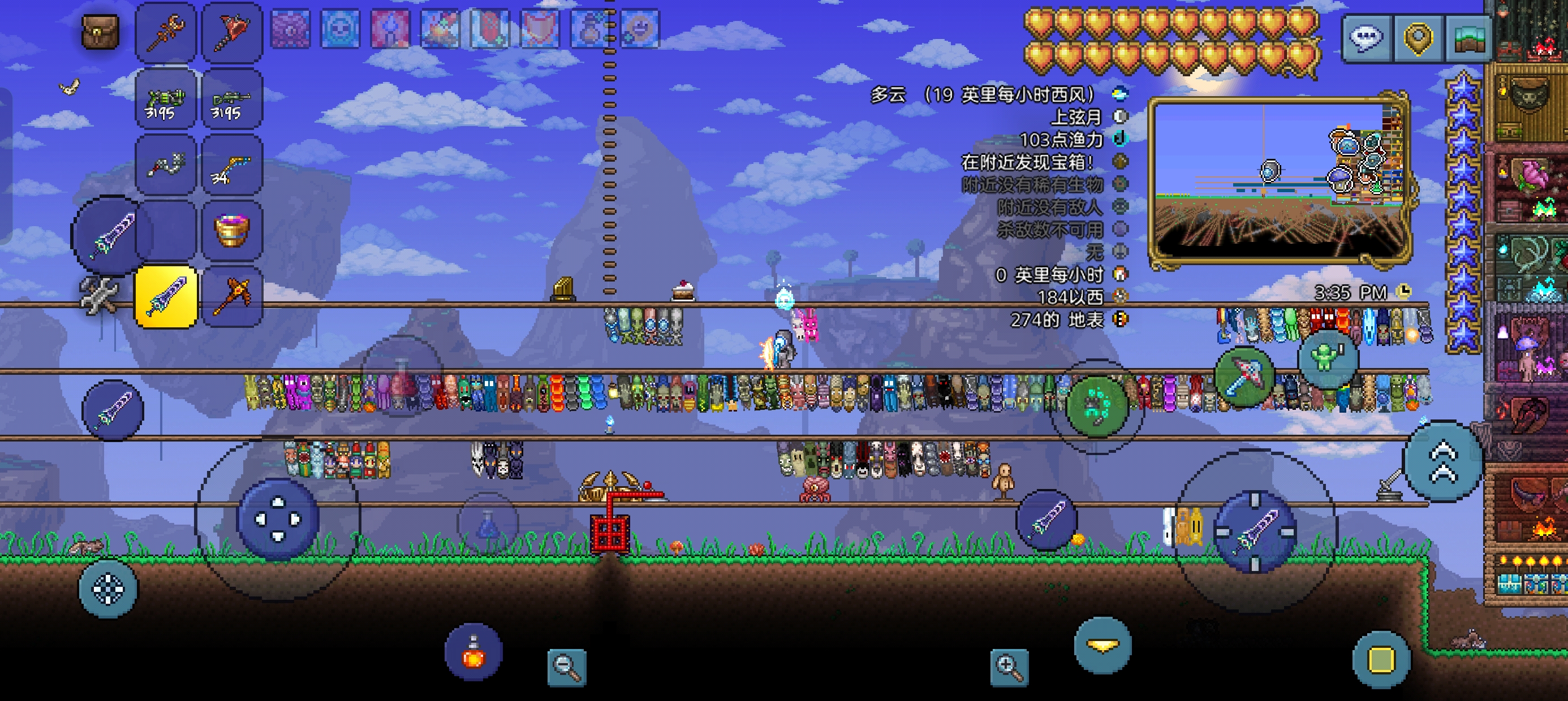The image size is (1568, 701).
Task: Tap the crosshair cursor mode button
Action: coord(107,589)
